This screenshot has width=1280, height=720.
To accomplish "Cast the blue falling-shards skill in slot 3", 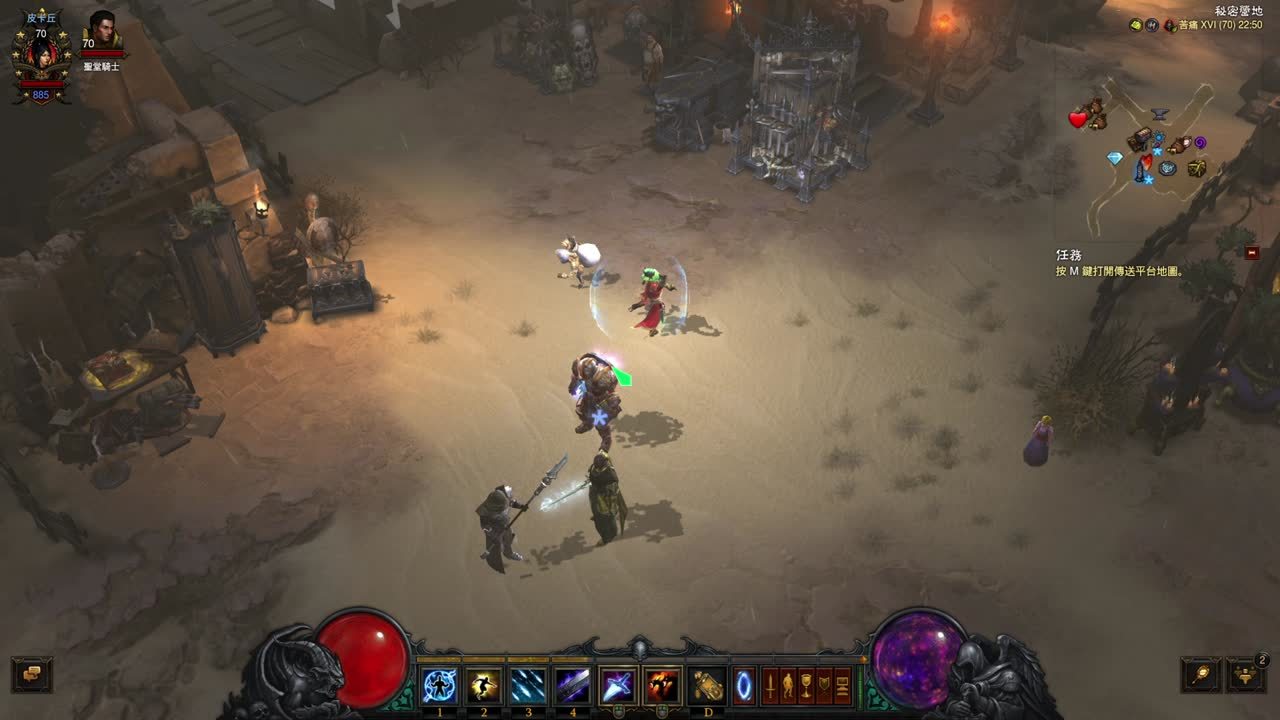I will [x=528, y=686].
